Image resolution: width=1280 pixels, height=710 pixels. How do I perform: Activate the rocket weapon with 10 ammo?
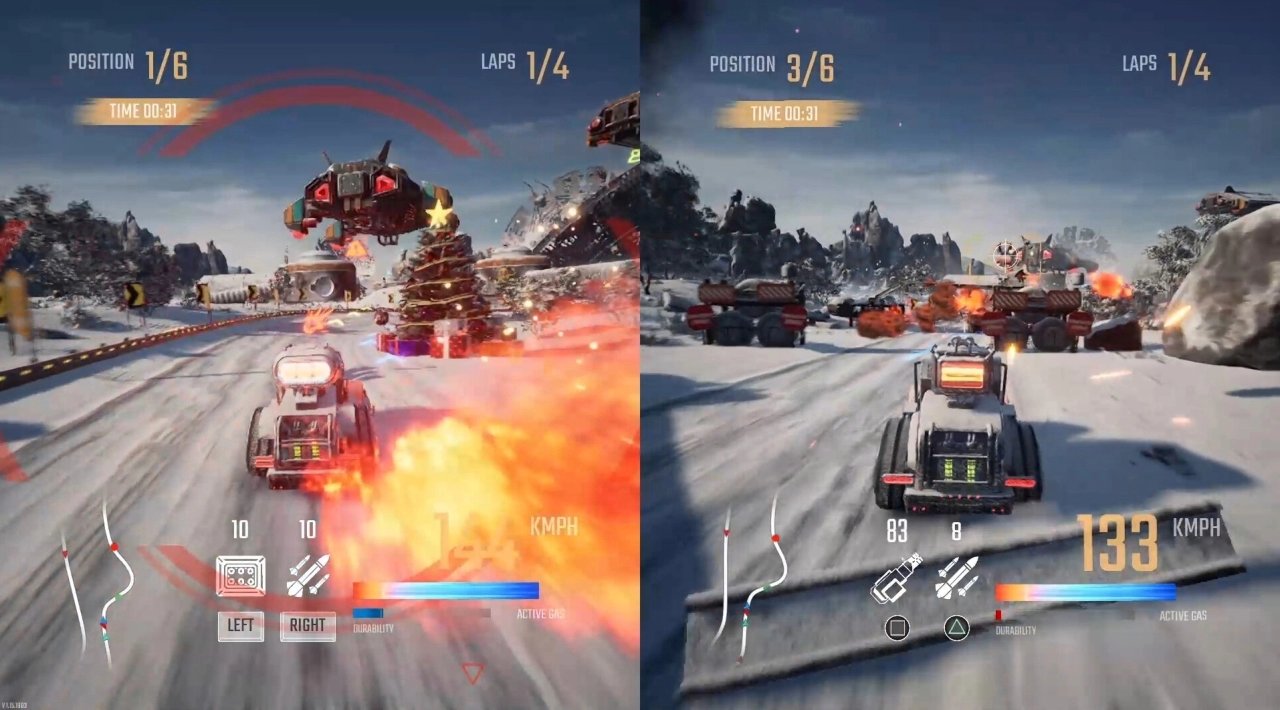click(x=307, y=576)
